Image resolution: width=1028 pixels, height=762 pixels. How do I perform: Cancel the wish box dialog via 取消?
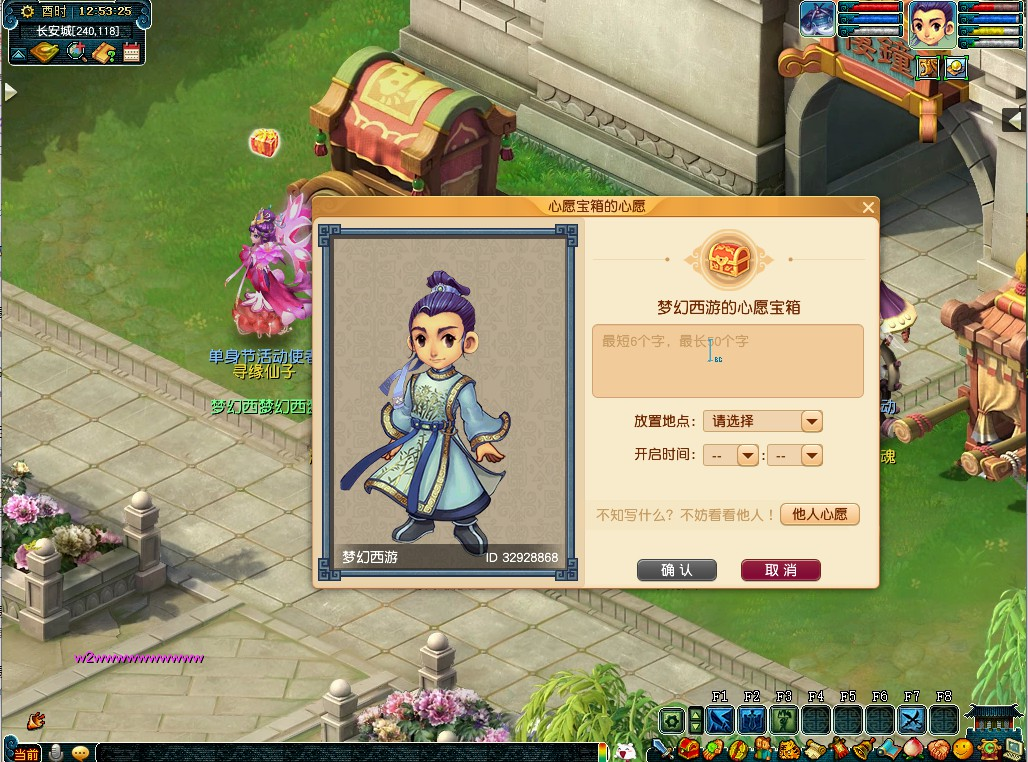coord(780,570)
